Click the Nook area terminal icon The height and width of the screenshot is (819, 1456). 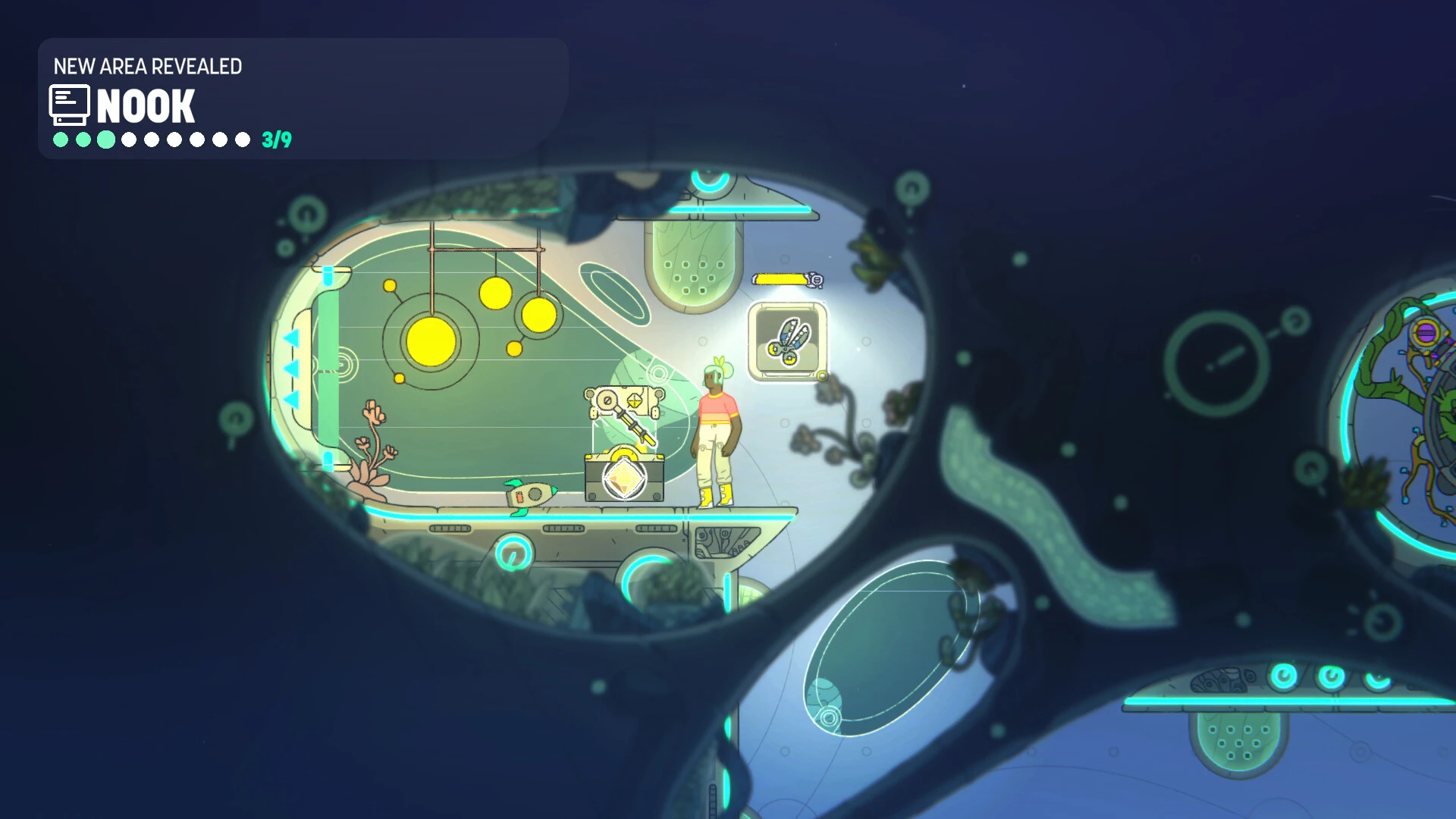pos(69,105)
